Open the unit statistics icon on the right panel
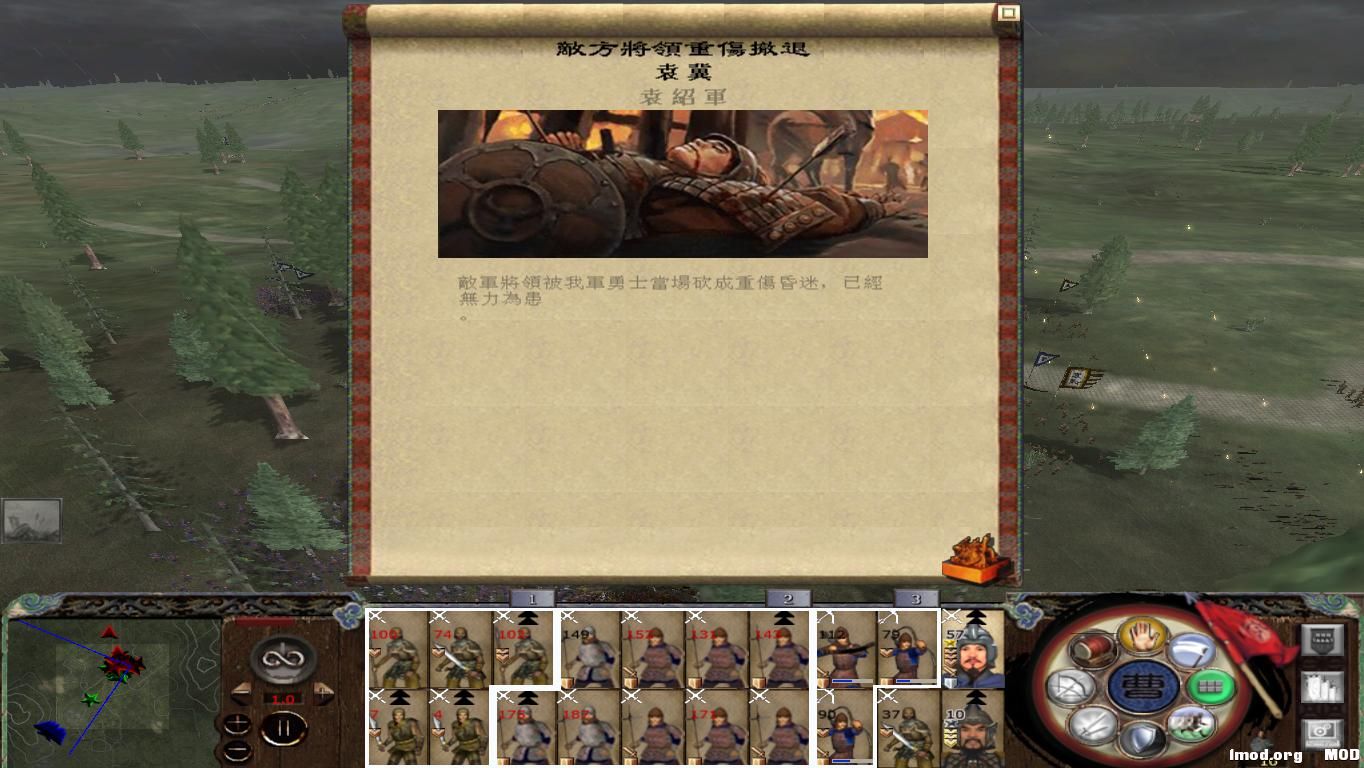 pyautogui.click(x=1322, y=688)
